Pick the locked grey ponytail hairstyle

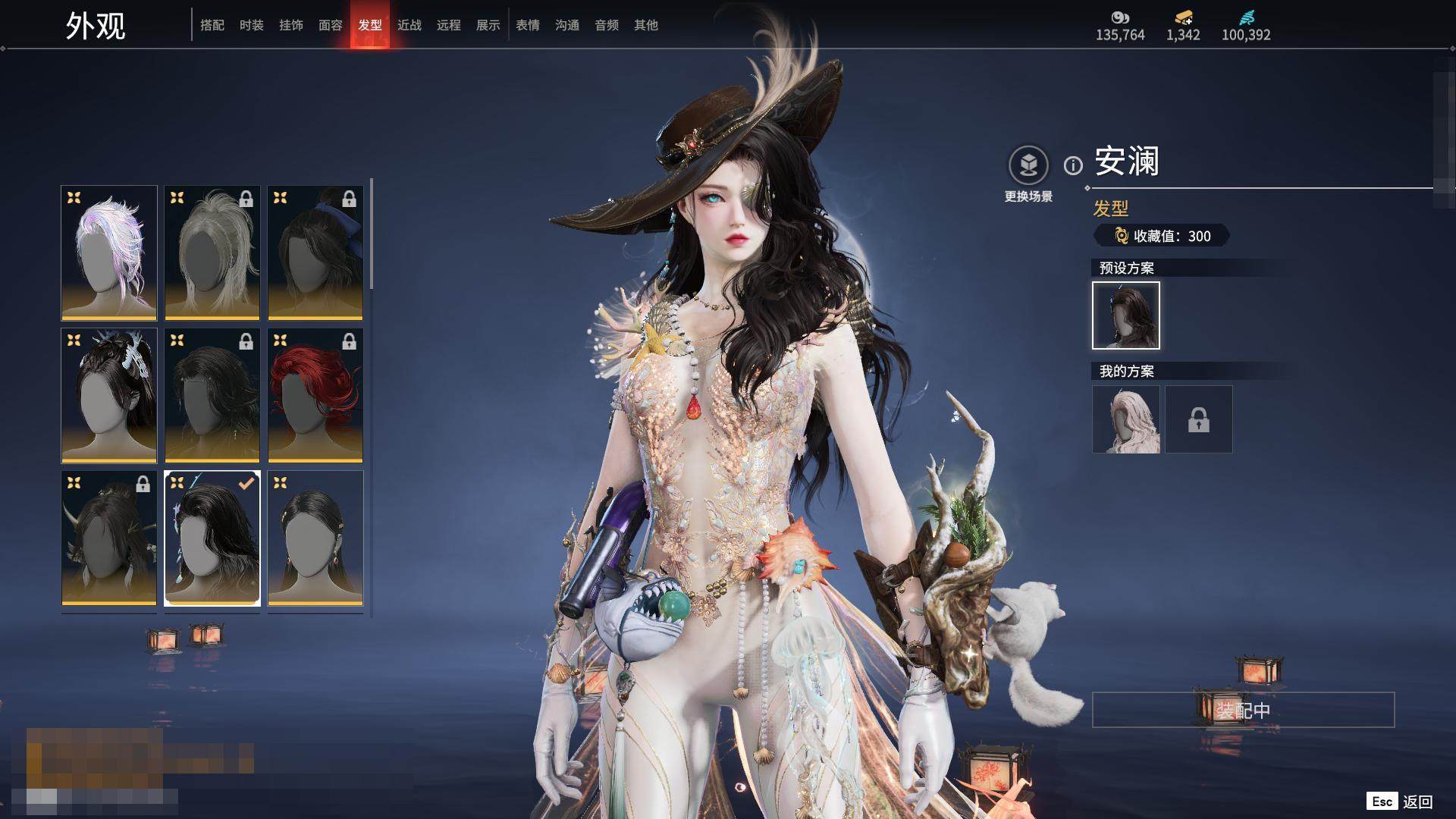(212, 253)
